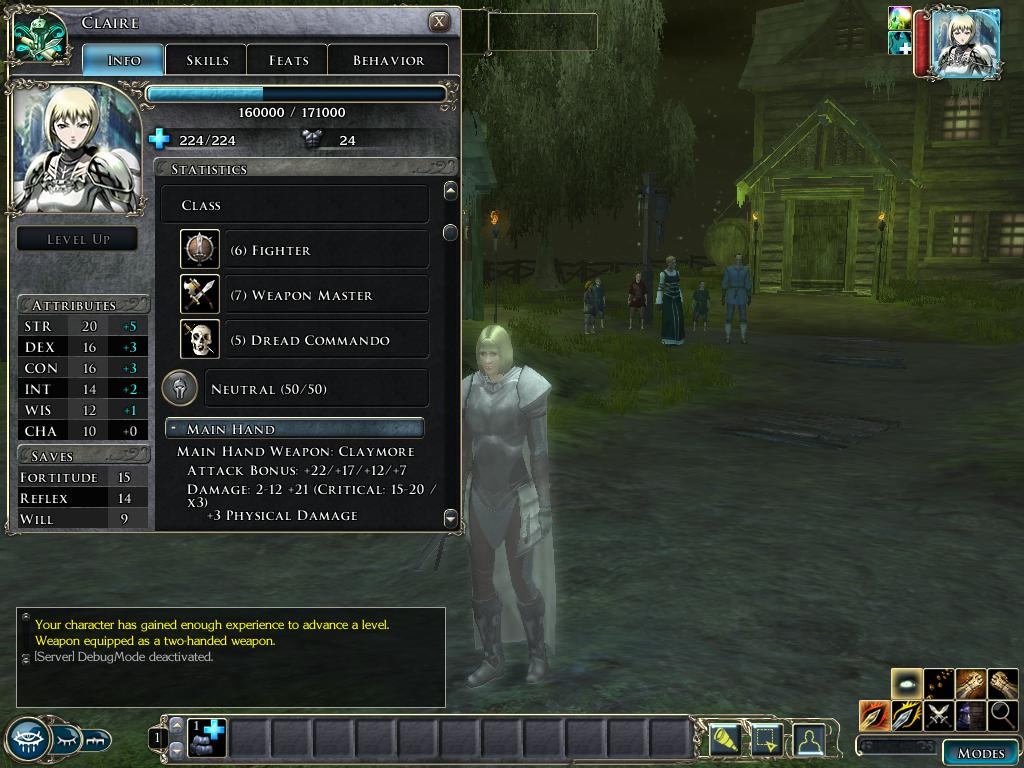Select the Info tab

point(124,60)
